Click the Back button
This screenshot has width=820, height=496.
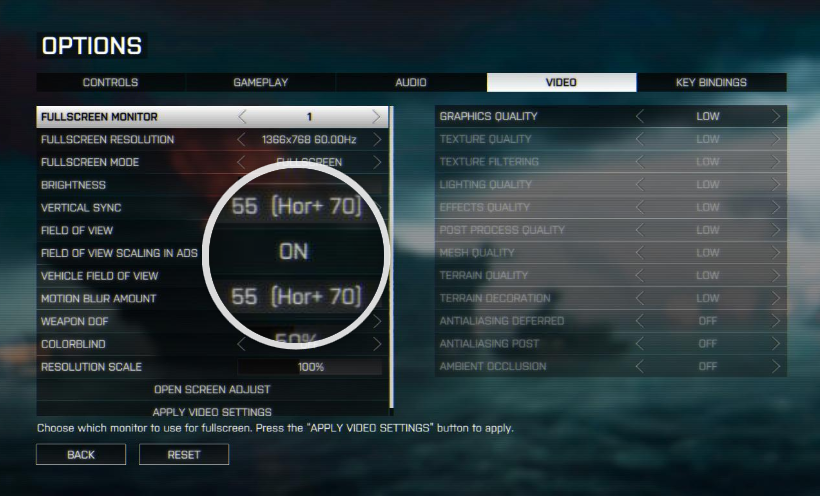coord(81,454)
